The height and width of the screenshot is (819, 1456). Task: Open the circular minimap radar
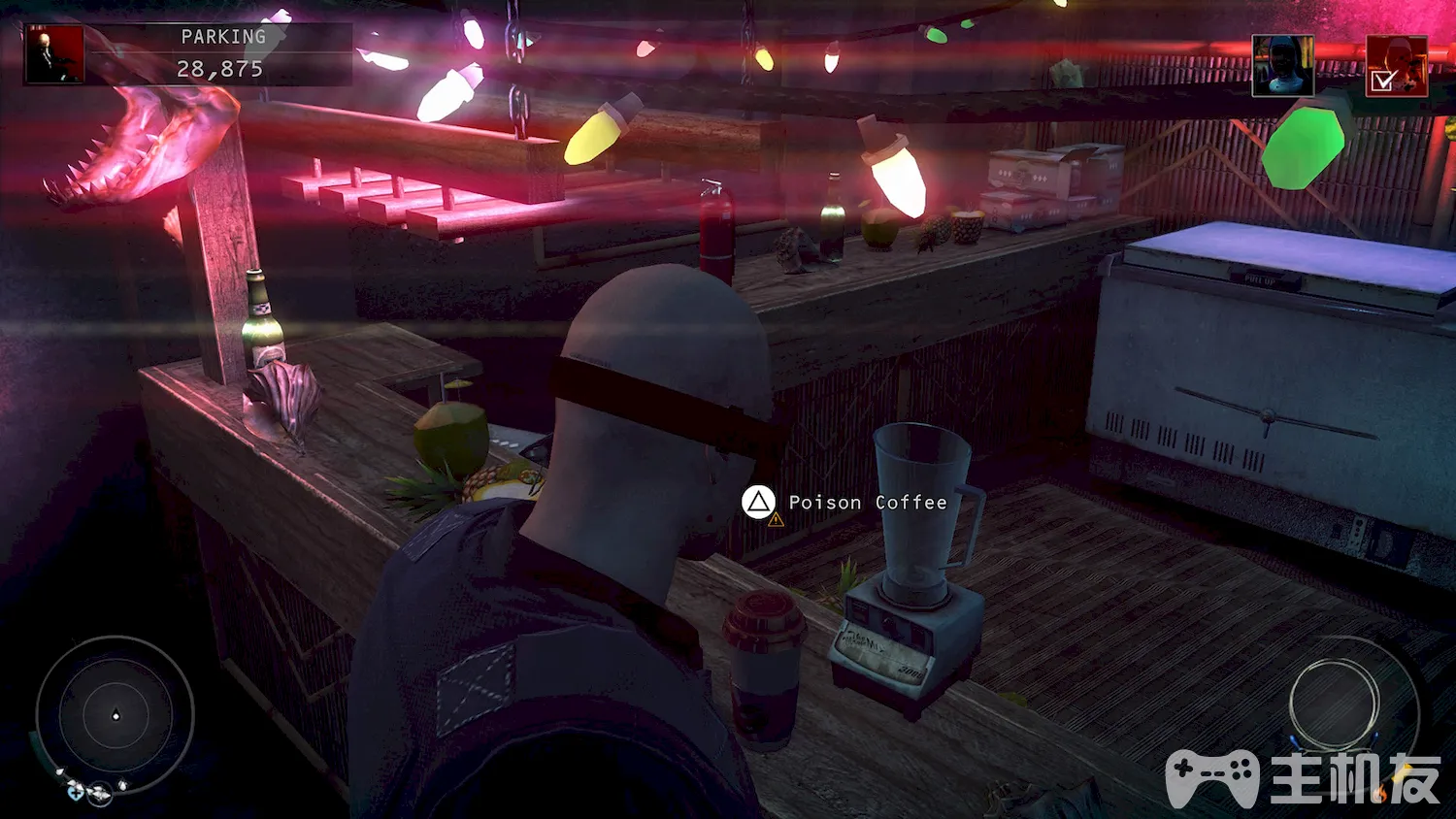[116, 716]
